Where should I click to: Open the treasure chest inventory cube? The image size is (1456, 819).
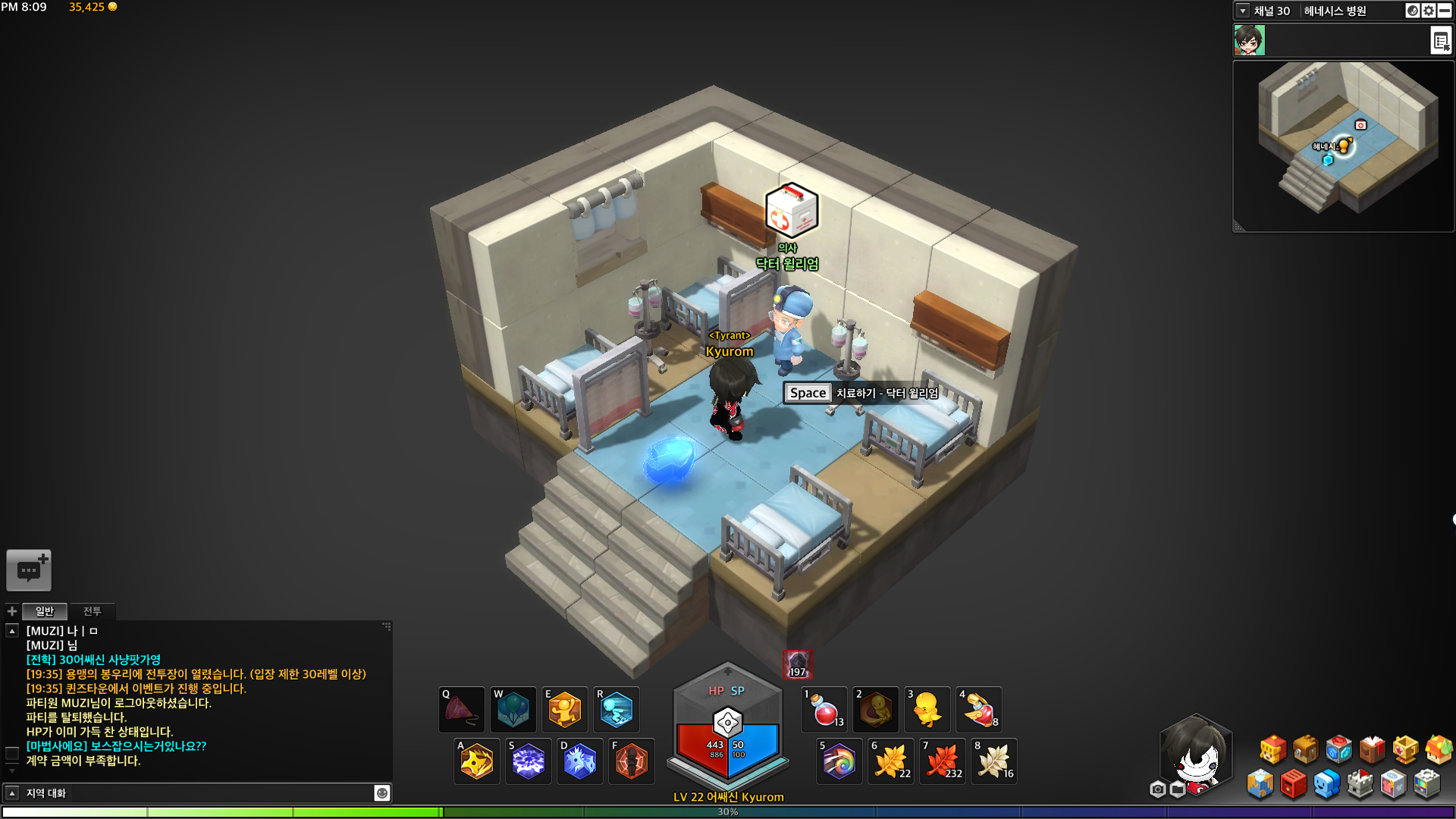[x=1306, y=749]
